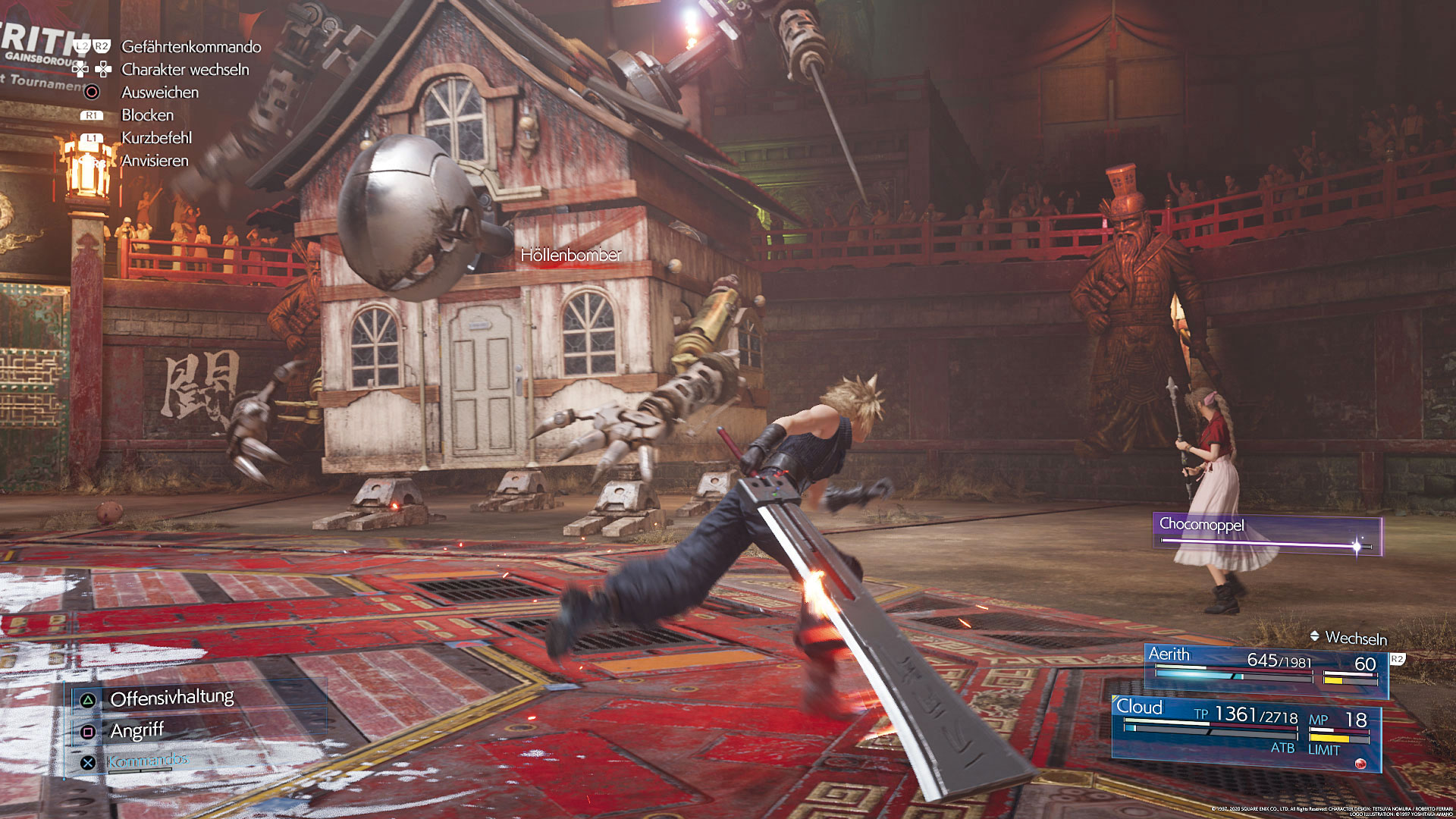Viewport: 1456px width, 819px height.
Task: Select Aerith's party status panel
Action: 1266,667
